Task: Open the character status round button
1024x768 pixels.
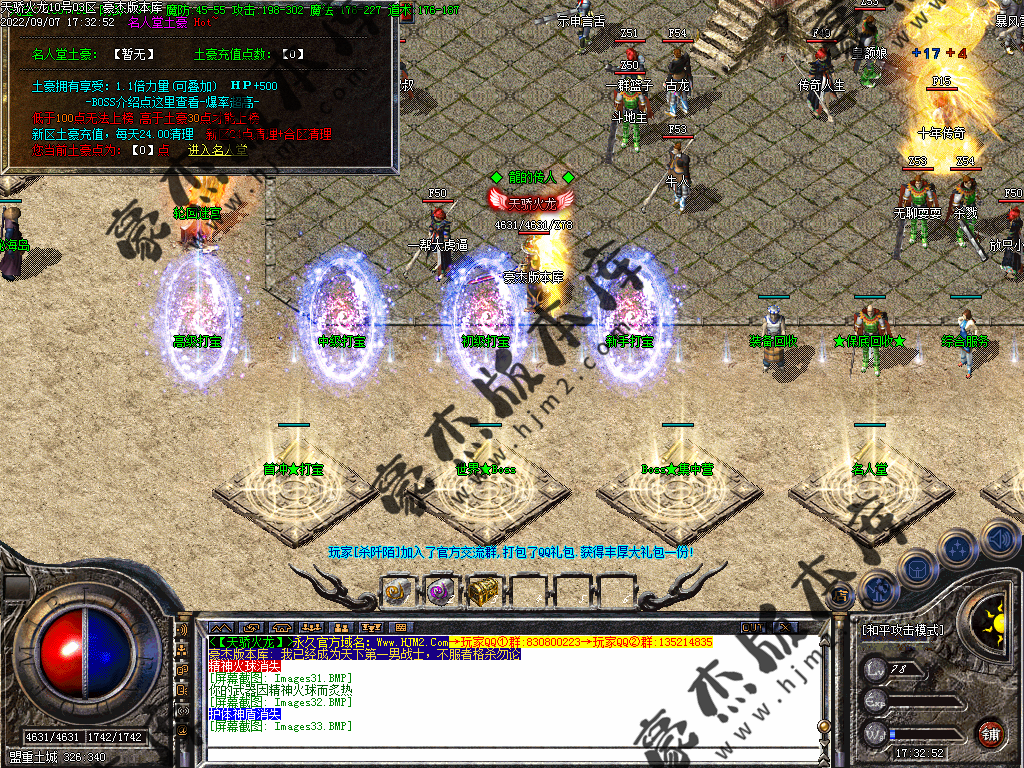Action: (877, 590)
